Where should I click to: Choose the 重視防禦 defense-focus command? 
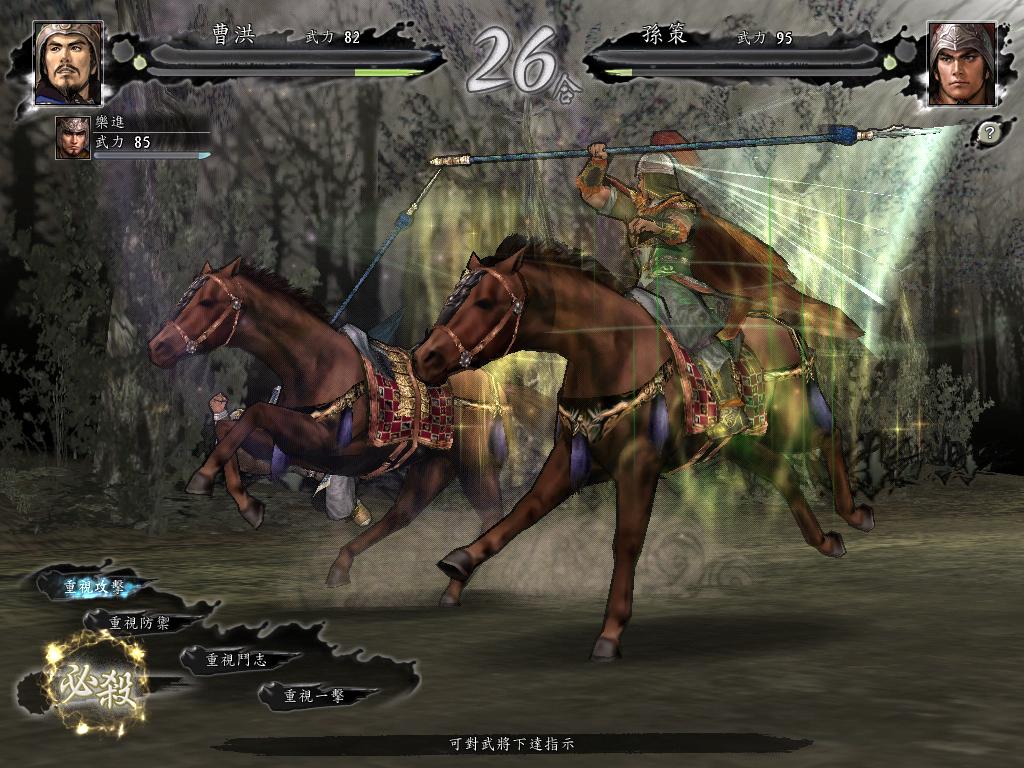[x=140, y=622]
